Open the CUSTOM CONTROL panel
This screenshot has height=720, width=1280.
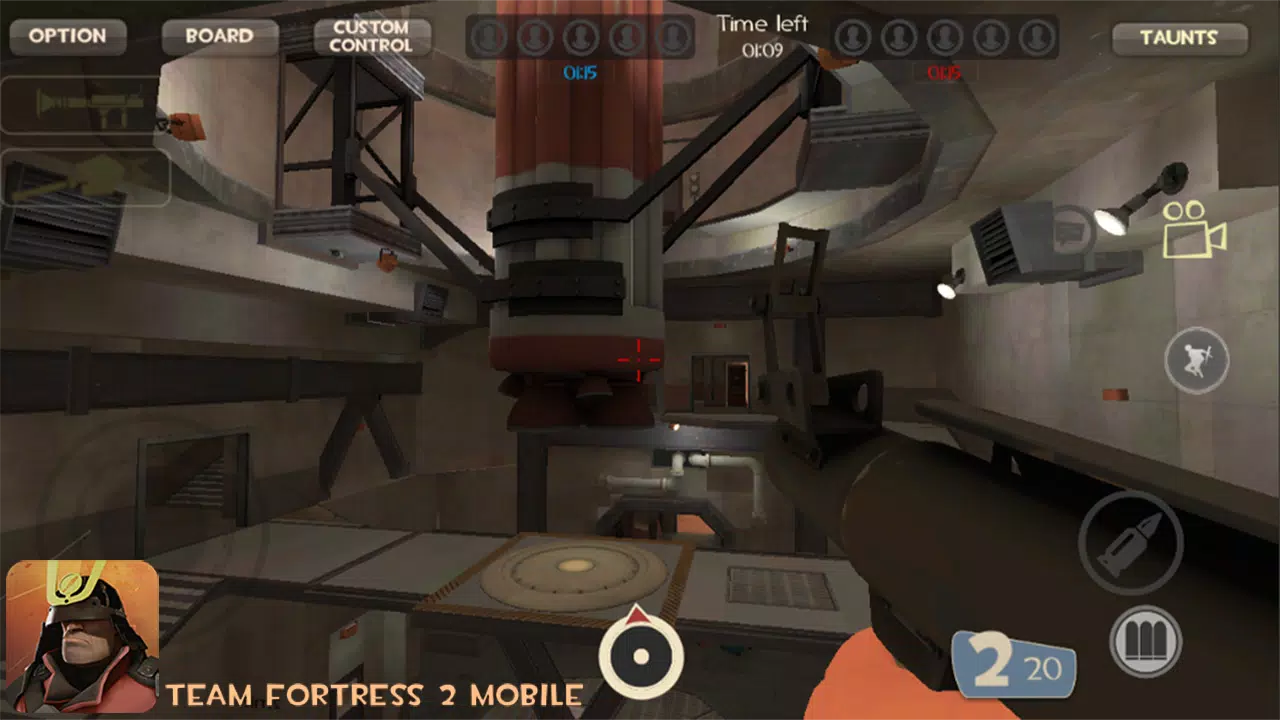371,37
